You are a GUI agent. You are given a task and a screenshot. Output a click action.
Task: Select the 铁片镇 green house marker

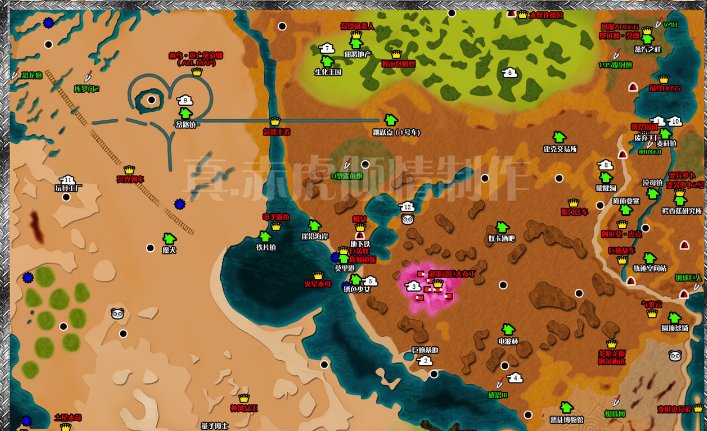(x=265, y=237)
